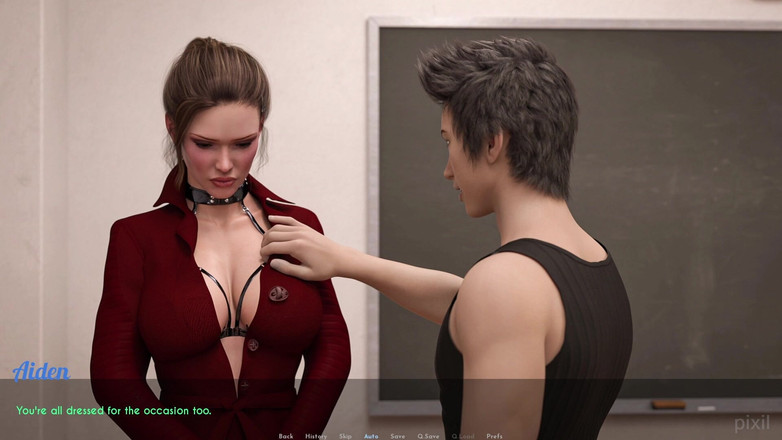The height and width of the screenshot is (440, 782).
Task: Go back one line with Back
Action: click(x=286, y=436)
